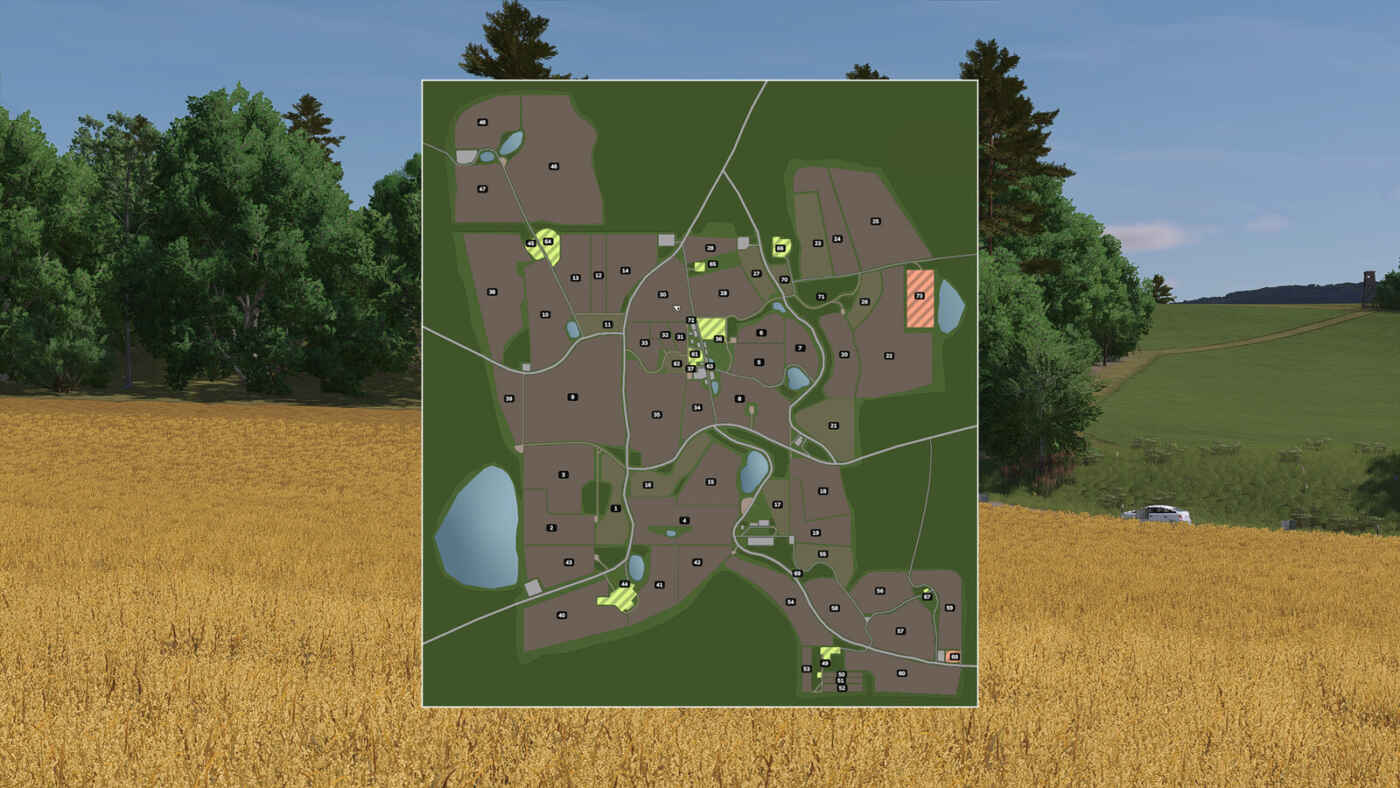This screenshot has height=788, width=1400.
Task: Click field 10 marker on map
Action: point(545,314)
